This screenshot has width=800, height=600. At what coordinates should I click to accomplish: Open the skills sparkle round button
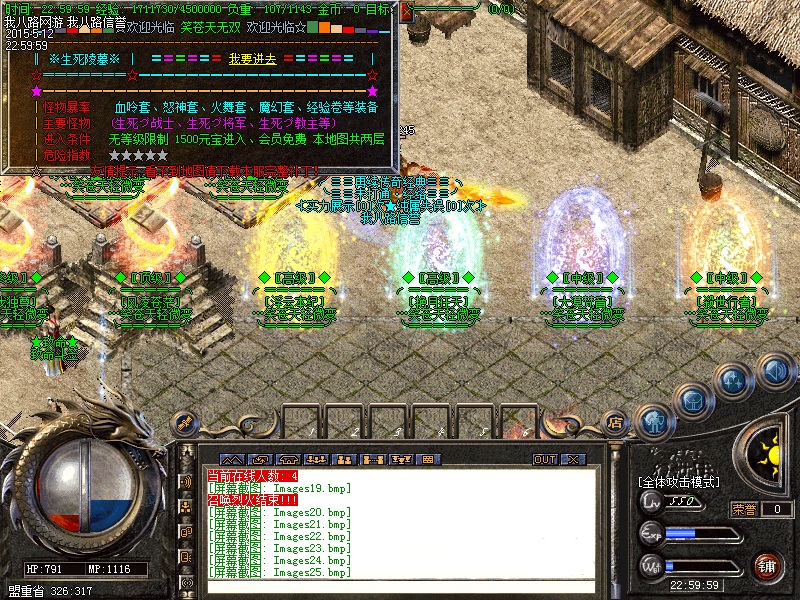click(x=733, y=380)
